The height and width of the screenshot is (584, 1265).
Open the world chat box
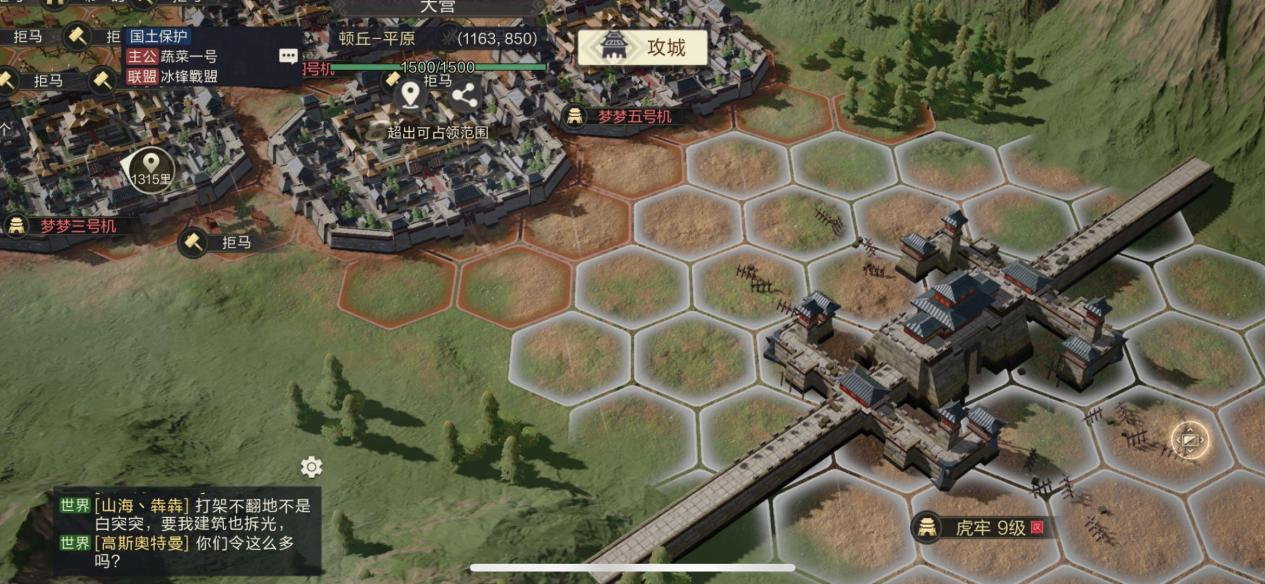(x=188, y=532)
